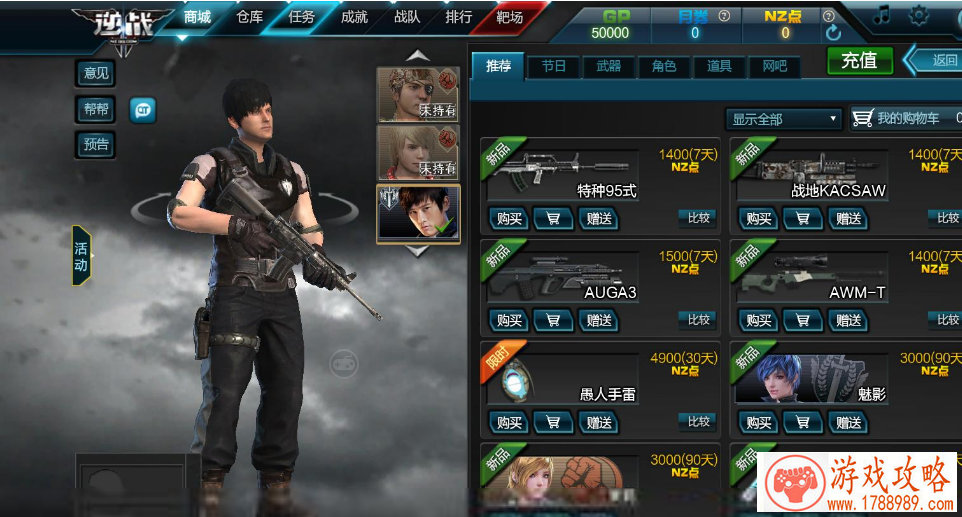Open the 活动 events side tab
Image resolution: width=962 pixels, height=517 pixels.
(81, 256)
